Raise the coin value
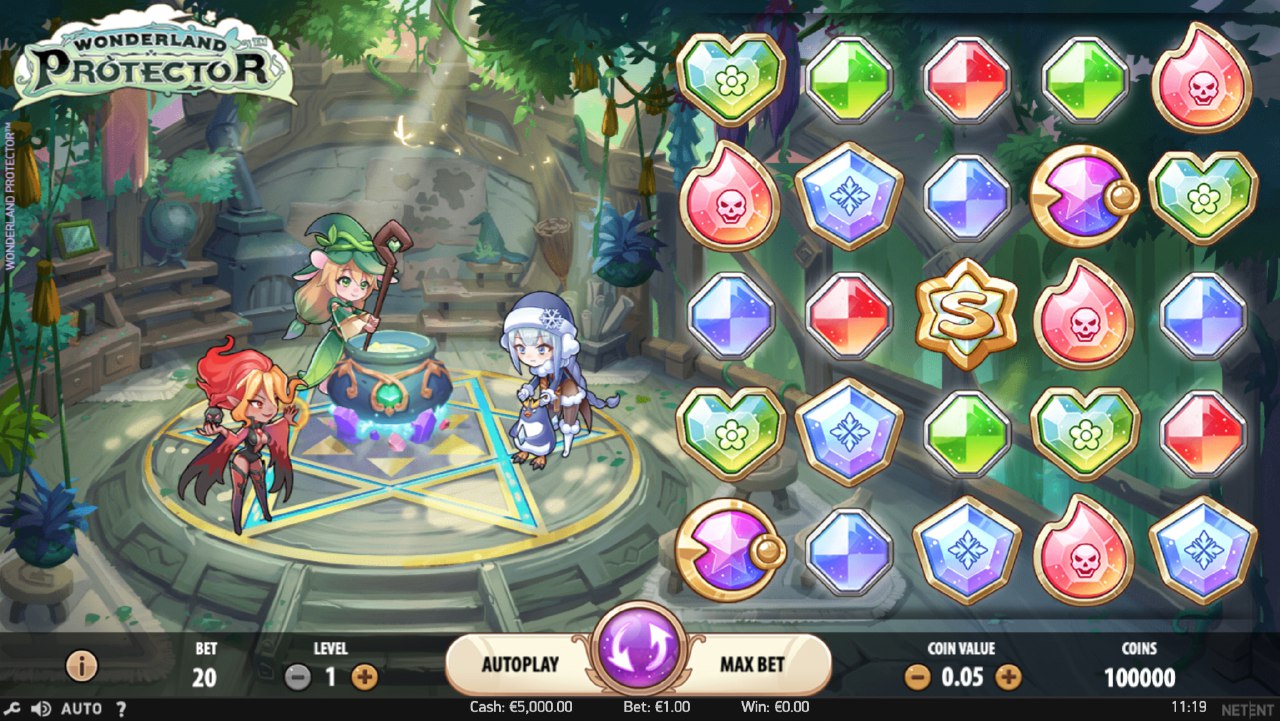 coord(1008,677)
